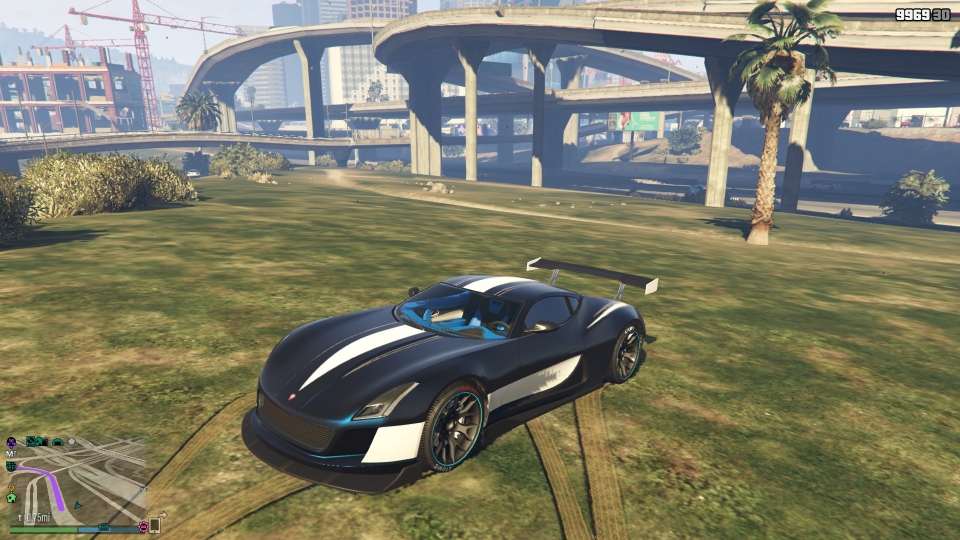
Task: Click the pink circular blip near phone
Action: [143, 525]
